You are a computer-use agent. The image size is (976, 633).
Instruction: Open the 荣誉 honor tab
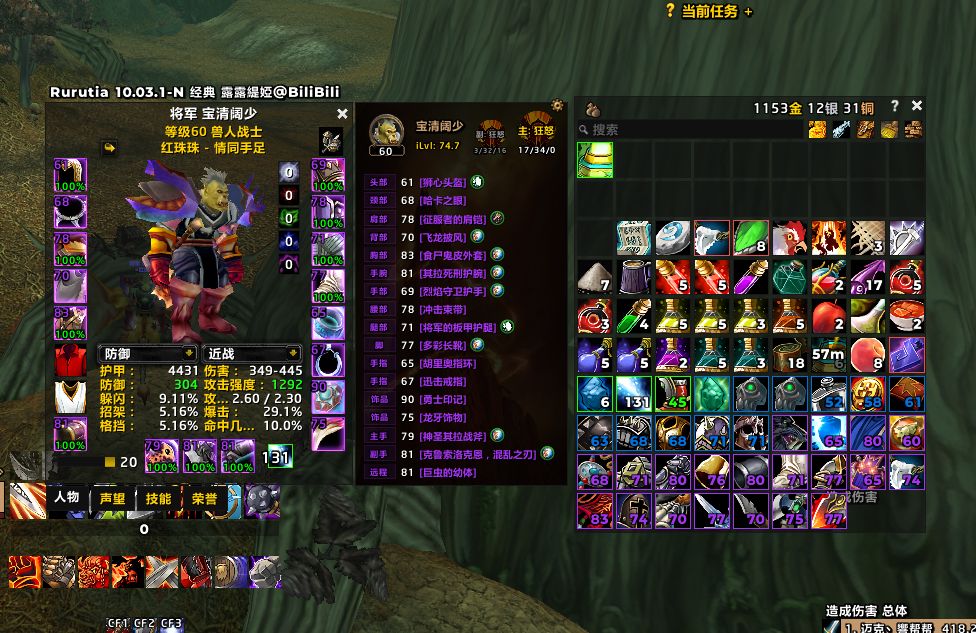pos(204,498)
